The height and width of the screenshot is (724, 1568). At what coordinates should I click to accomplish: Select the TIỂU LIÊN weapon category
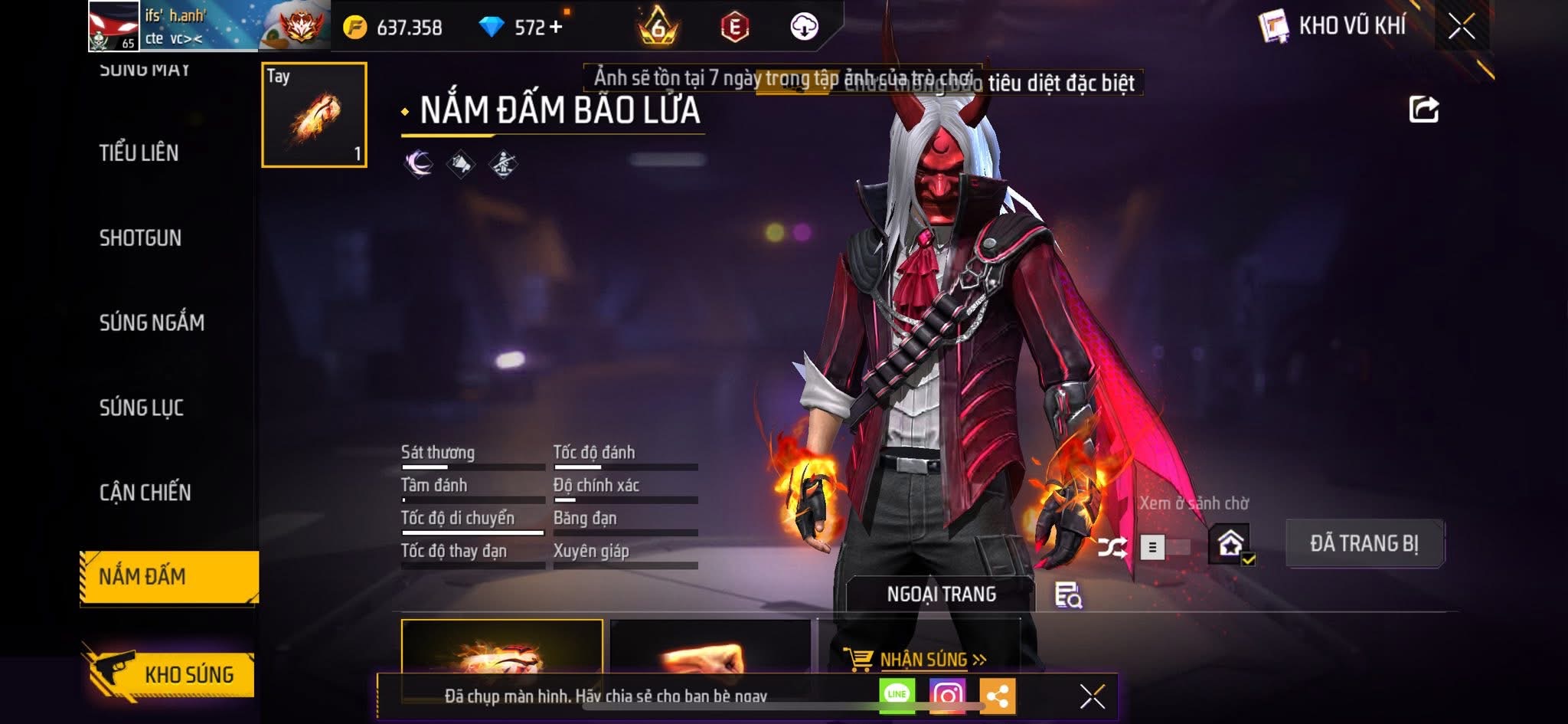coord(139,153)
